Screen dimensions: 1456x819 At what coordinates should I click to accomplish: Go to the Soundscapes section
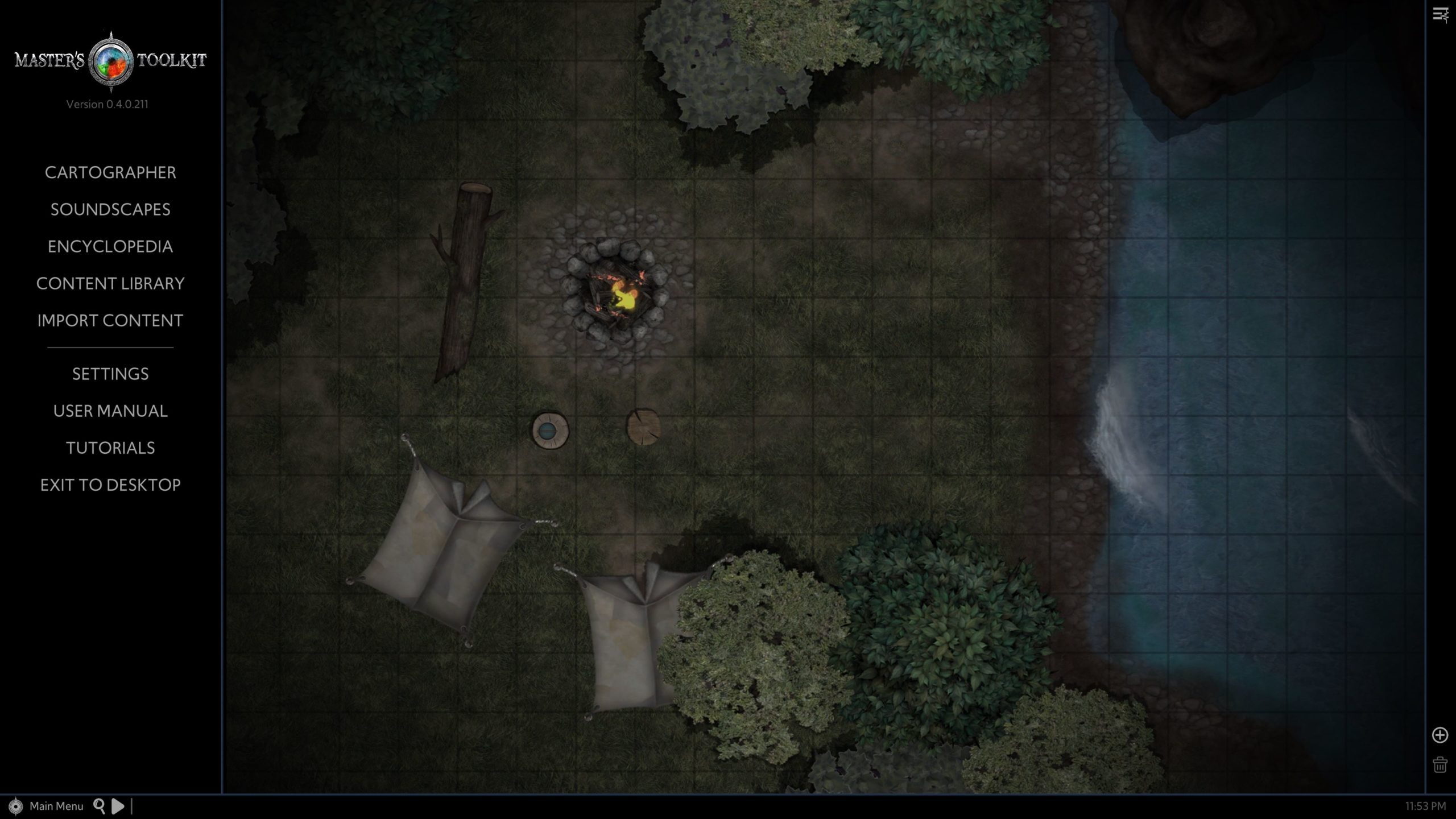tap(110, 209)
